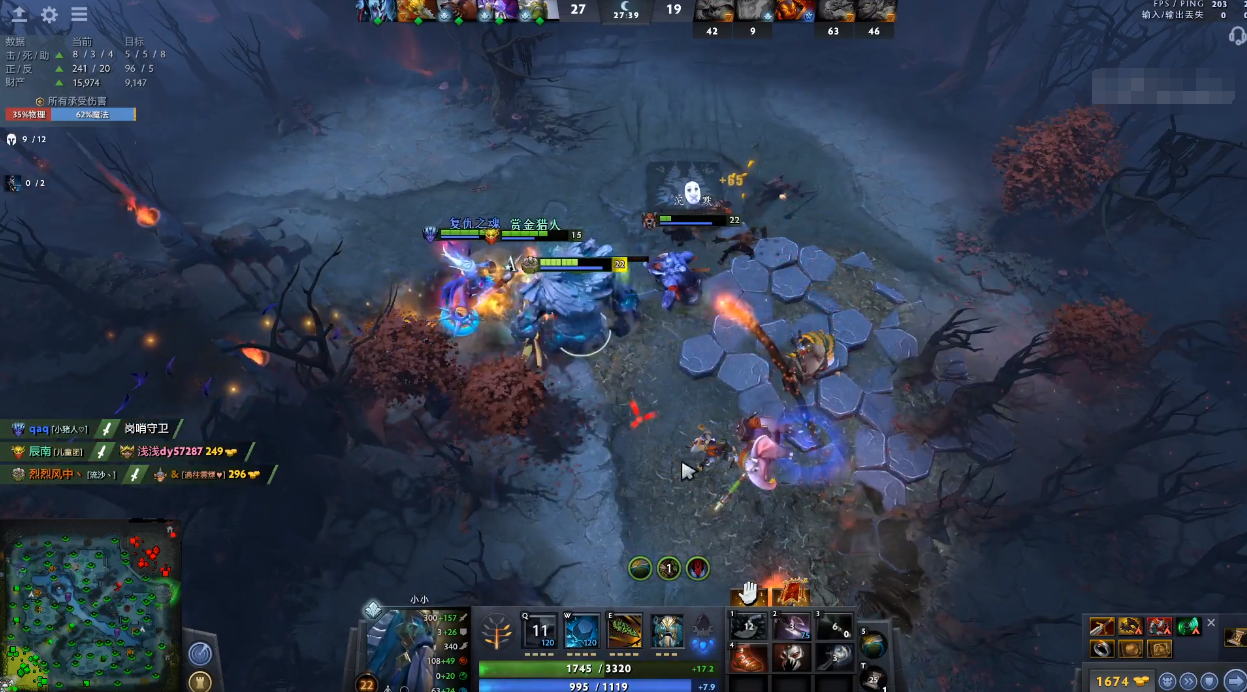Viewport: 1247px width, 692px height.
Task: Click the minimap
Action: tap(91, 606)
